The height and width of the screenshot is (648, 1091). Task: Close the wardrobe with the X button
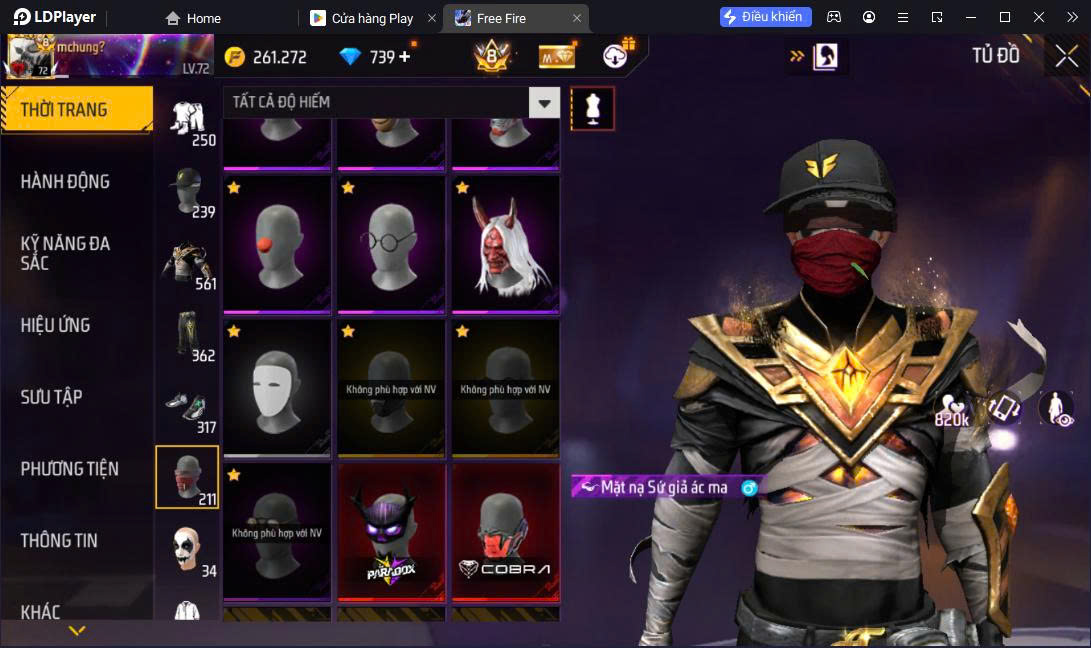click(1066, 56)
